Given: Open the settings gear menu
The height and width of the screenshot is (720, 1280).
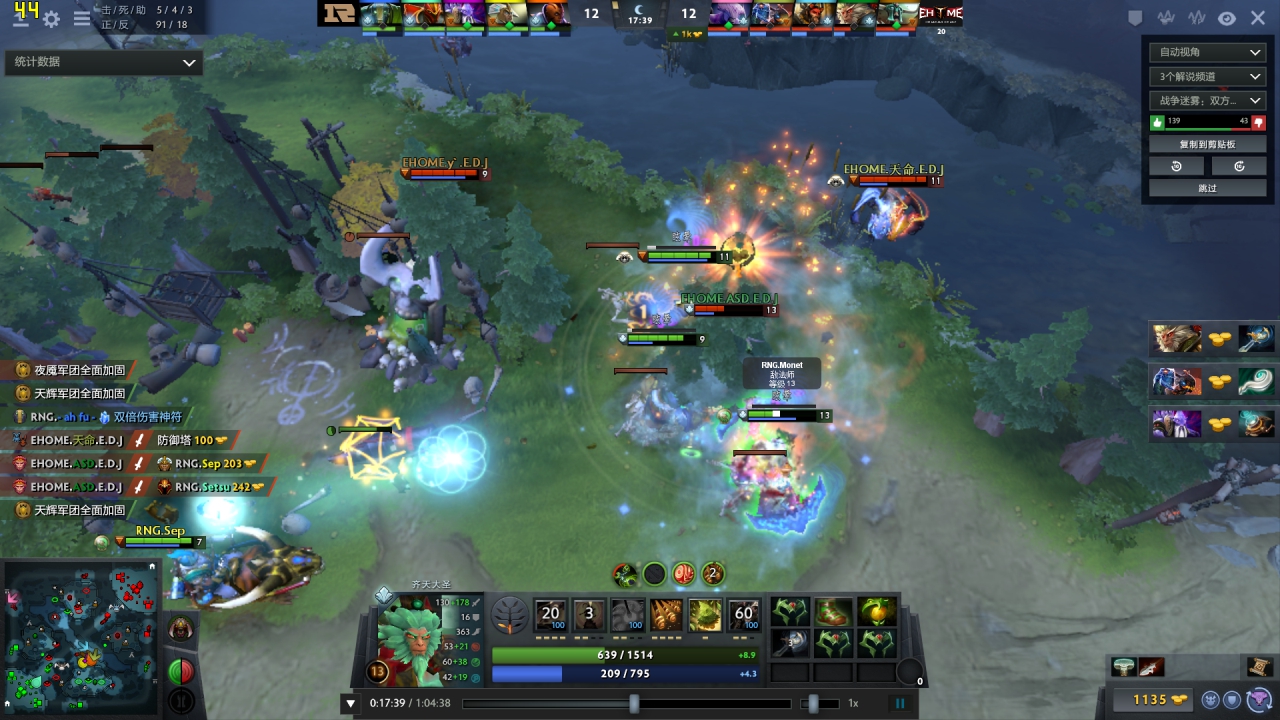Looking at the screenshot, I should (x=51, y=18).
